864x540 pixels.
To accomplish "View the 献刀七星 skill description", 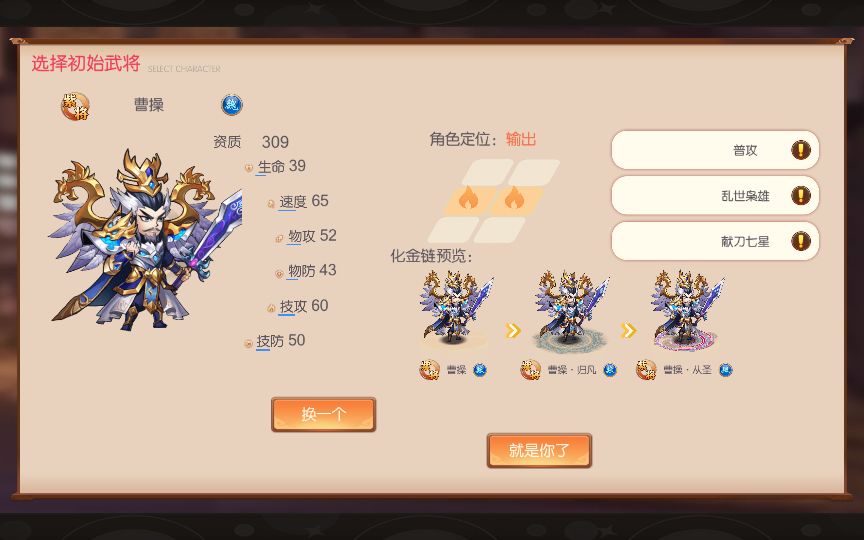I will [x=715, y=241].
